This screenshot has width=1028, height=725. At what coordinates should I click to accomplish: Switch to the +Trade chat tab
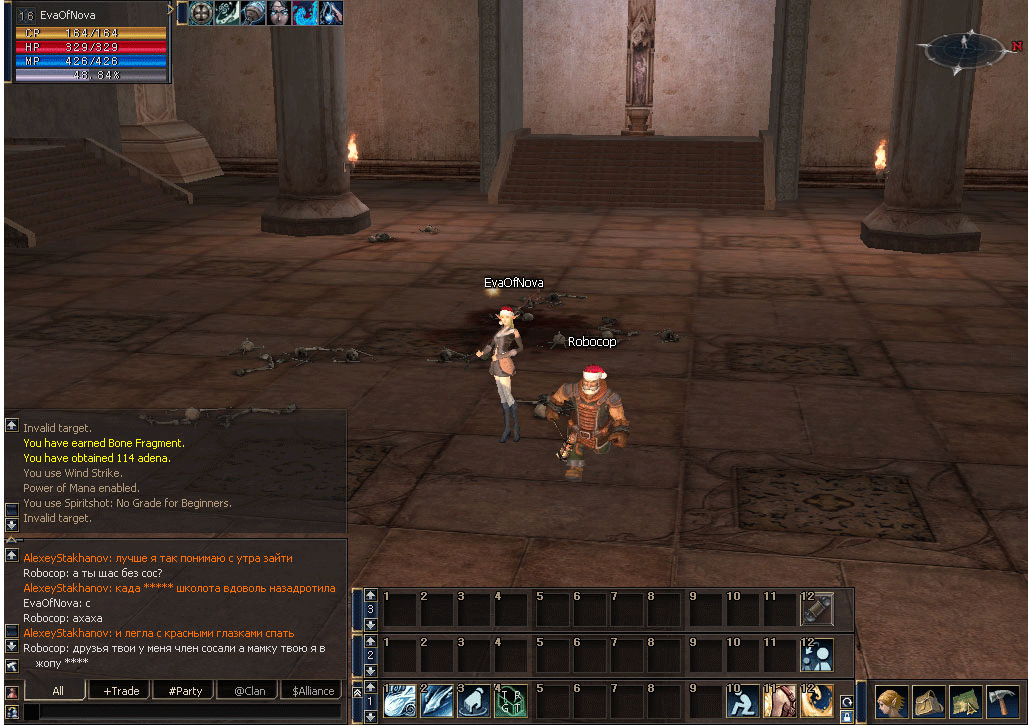pyautogui.click(x=121, y=690)
